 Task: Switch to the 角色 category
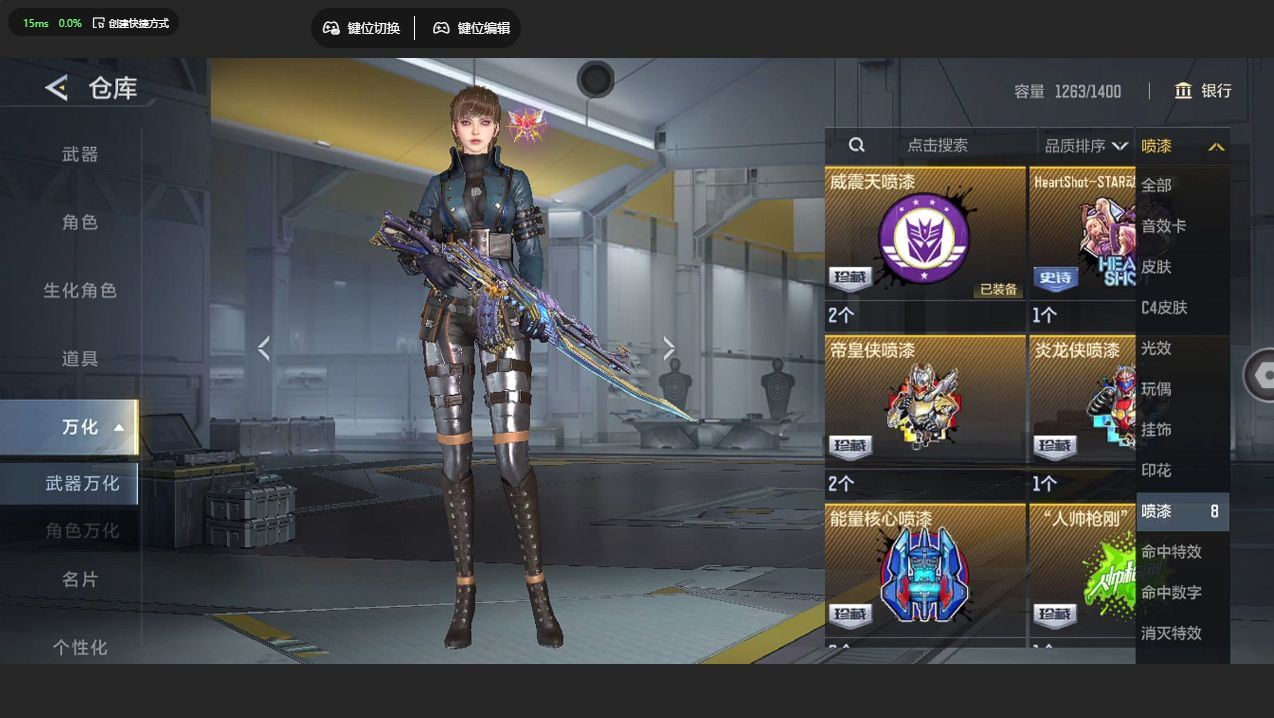(x=80, y=222)
